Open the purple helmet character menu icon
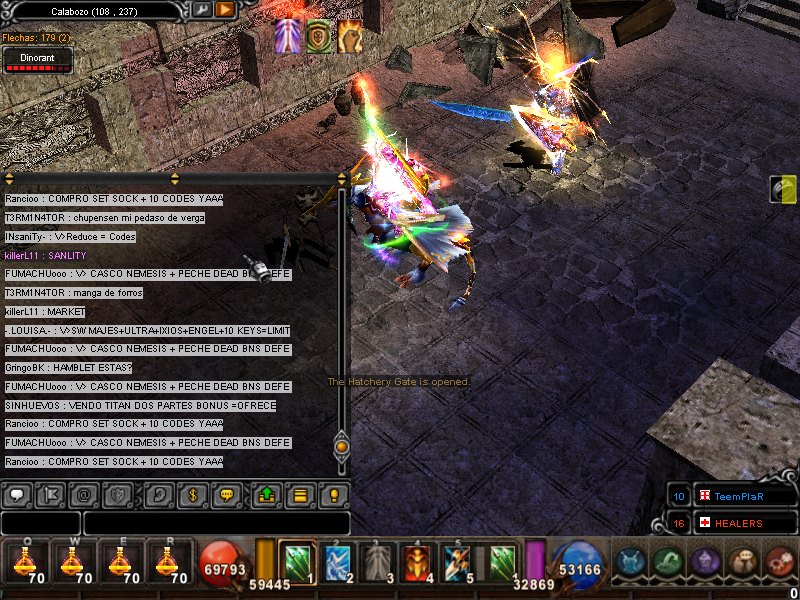800x600 pixels. [707, 562]
